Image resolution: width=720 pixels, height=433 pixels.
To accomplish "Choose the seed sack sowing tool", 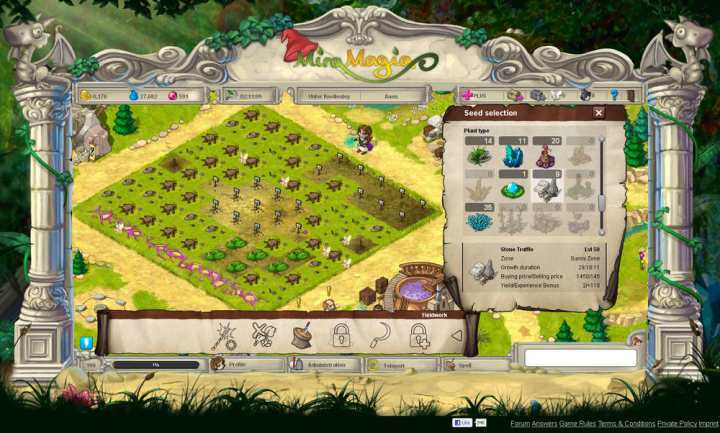I will click(x=301, y=336).
